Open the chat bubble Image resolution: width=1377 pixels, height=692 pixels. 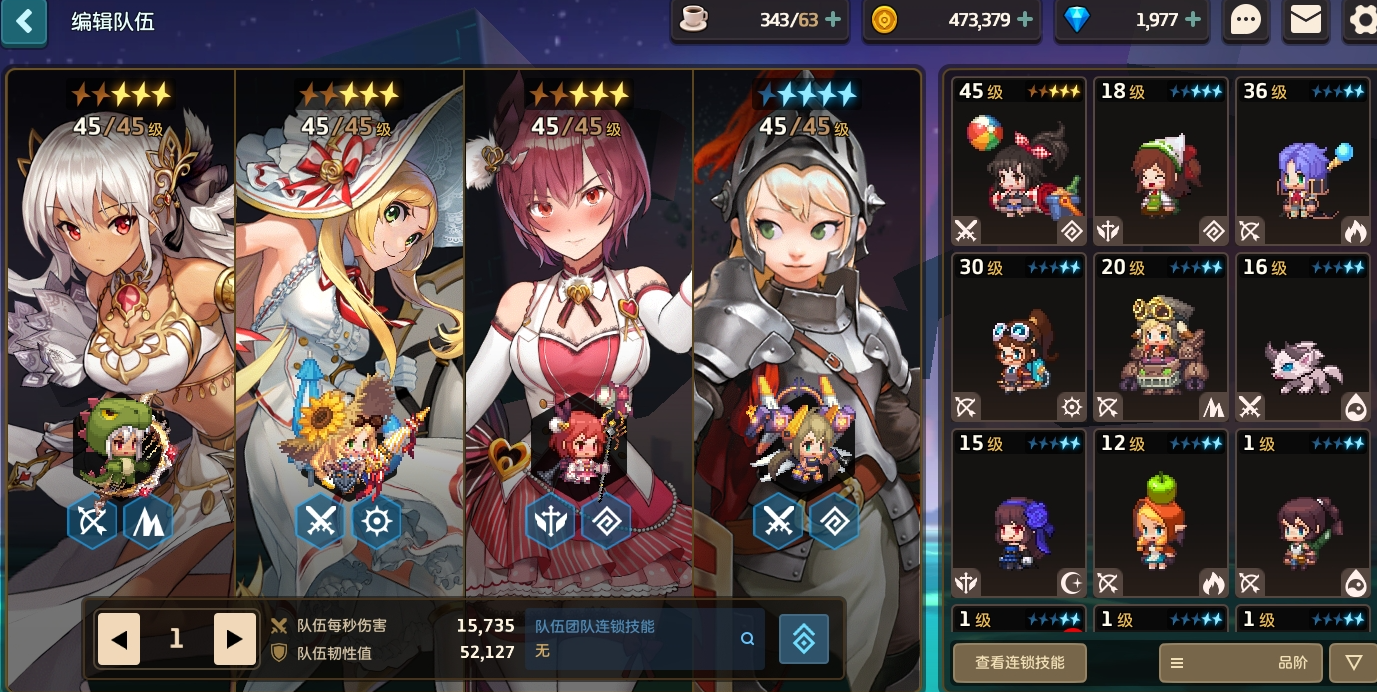[1245, 21]
